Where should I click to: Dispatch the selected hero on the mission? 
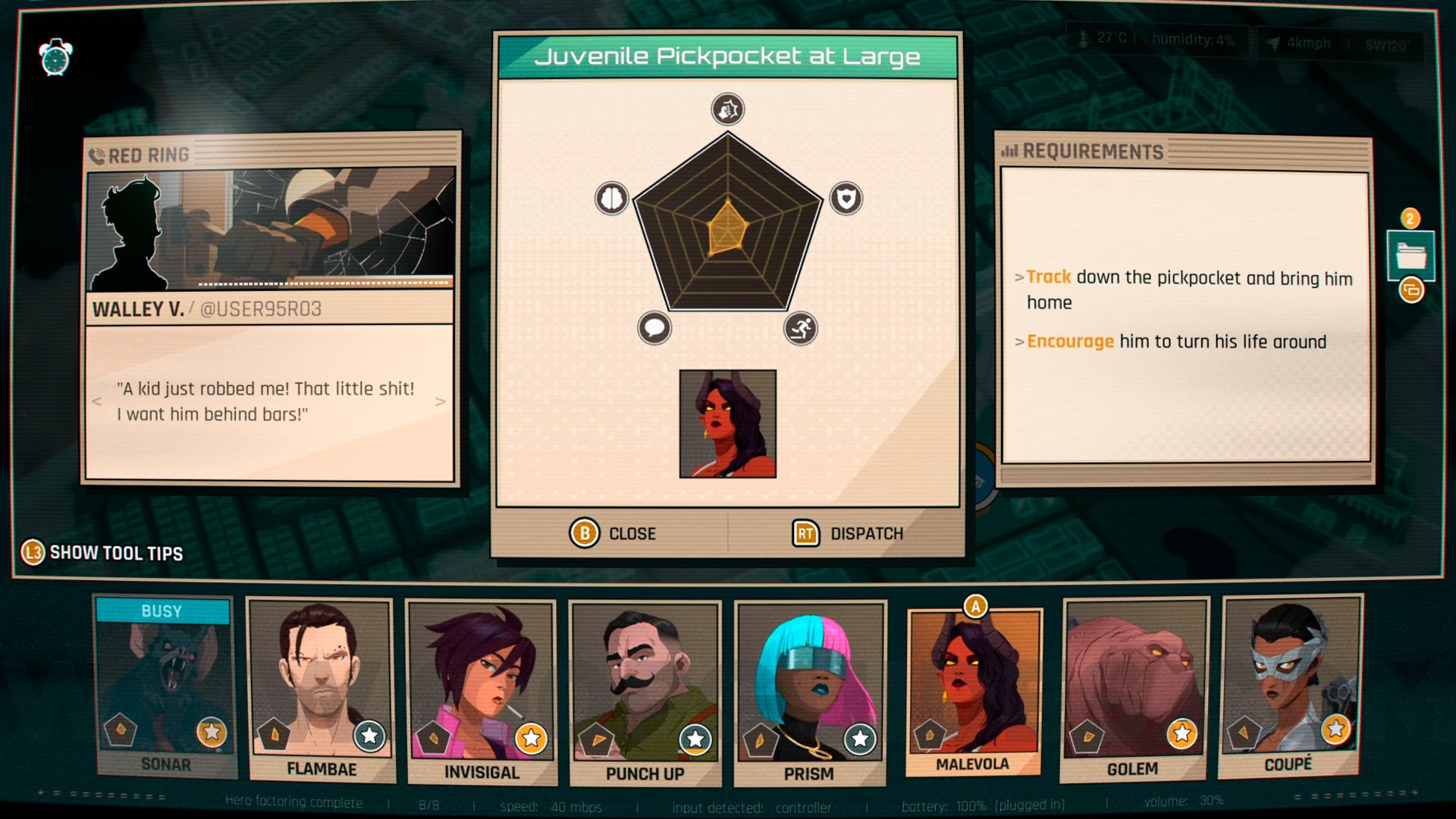pyautogui.click(x=848, y=534)
